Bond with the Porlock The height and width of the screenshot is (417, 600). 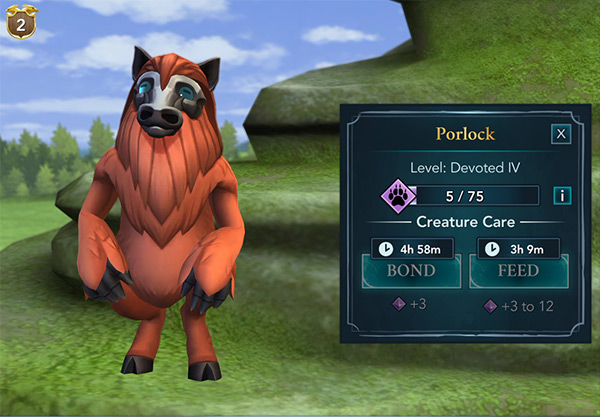(411, 271)
